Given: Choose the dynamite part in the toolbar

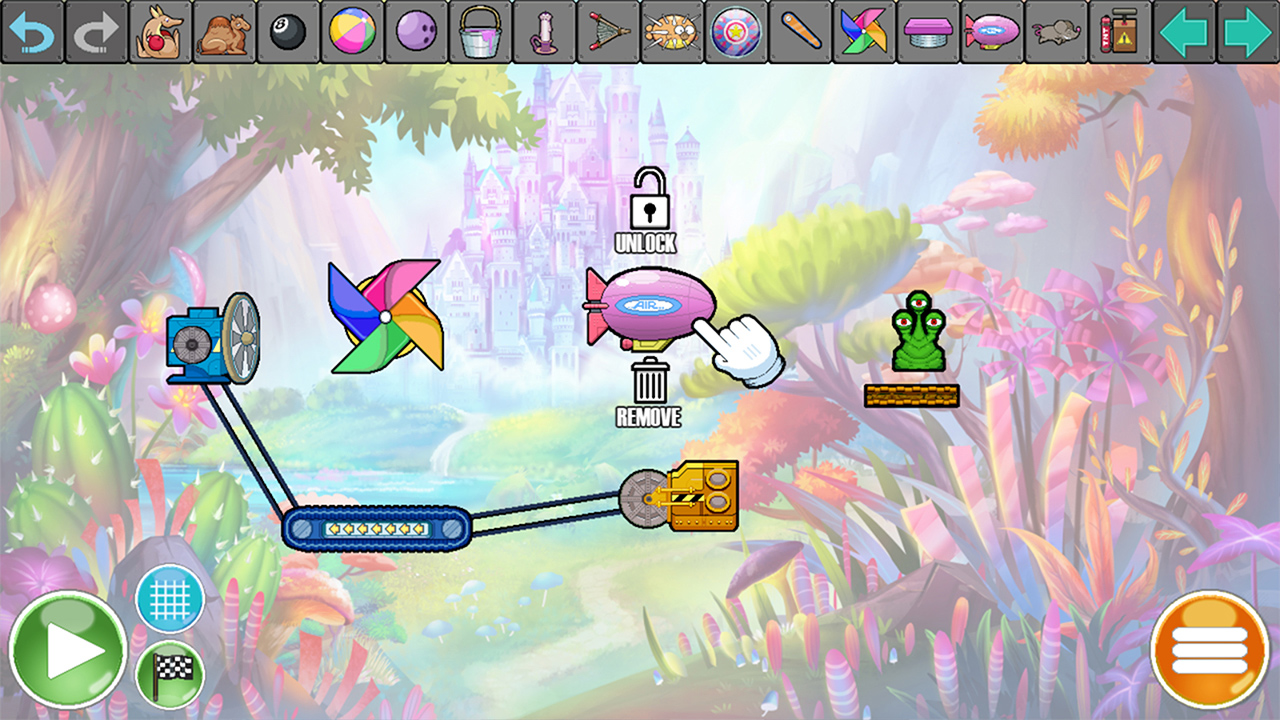Looking at the screenshot, I should point(1121,33).
